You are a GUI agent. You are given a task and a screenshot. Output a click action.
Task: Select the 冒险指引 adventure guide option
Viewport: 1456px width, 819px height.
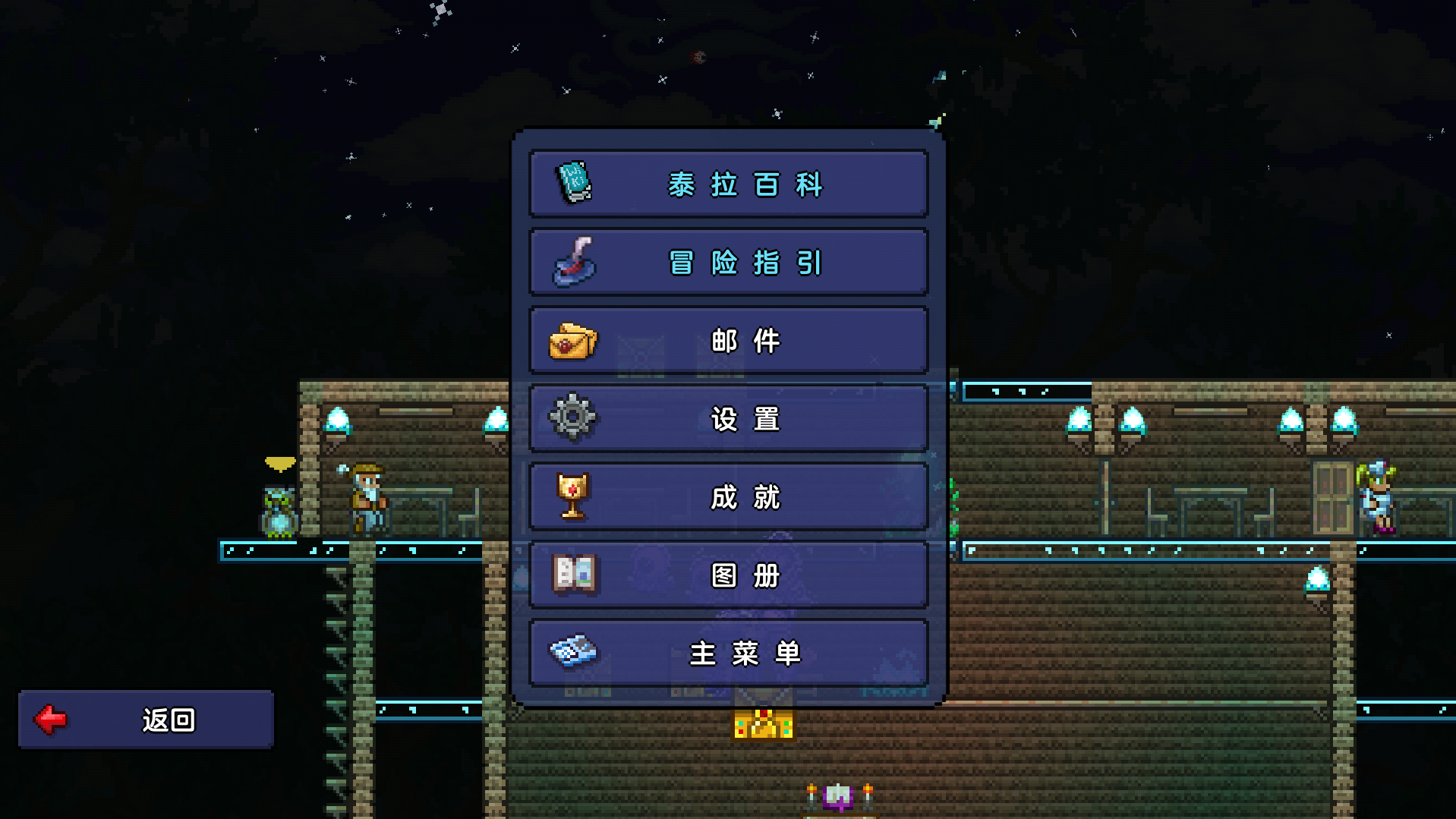click(x=728, y=263)
